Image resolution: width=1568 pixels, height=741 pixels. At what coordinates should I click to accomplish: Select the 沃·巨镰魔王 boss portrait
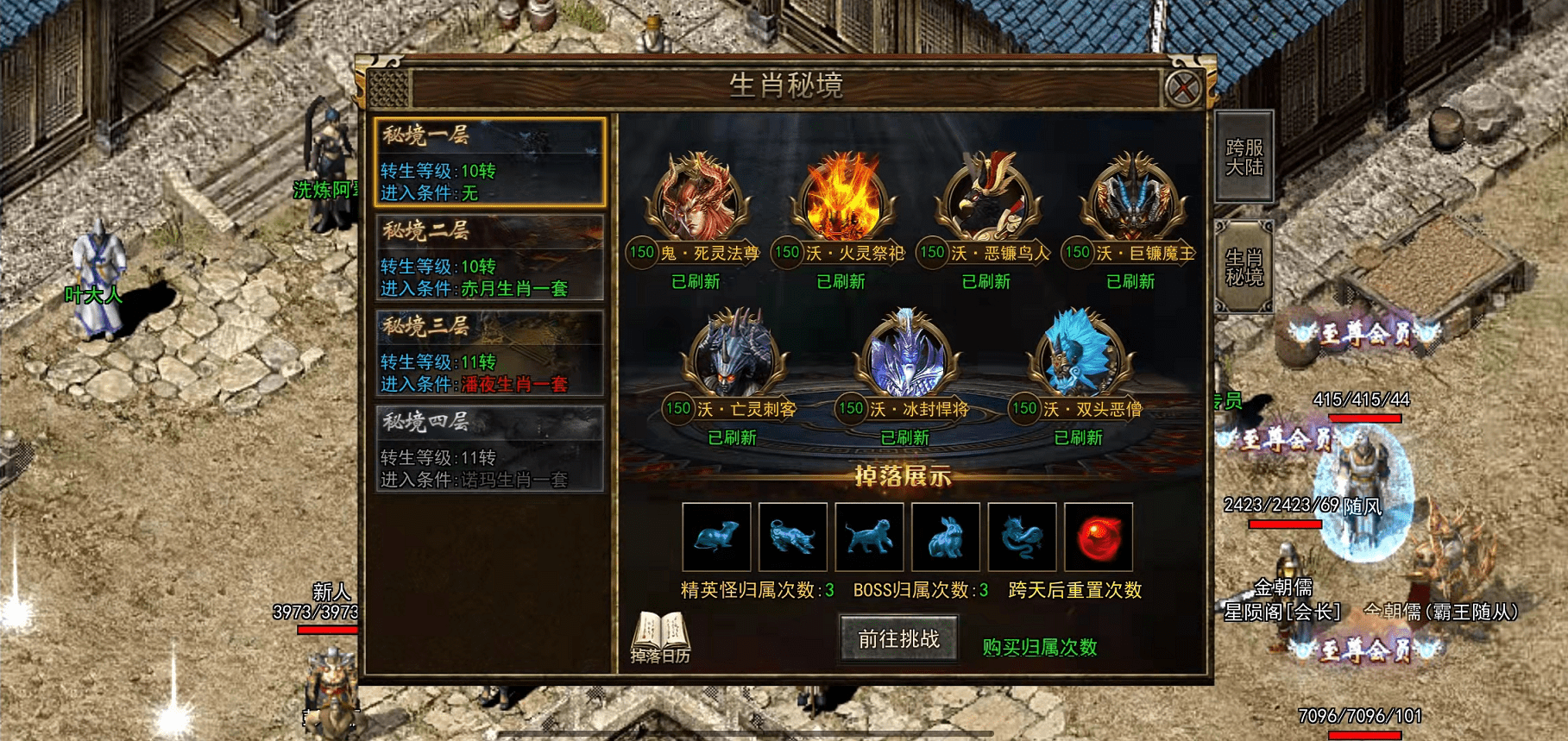click(1131, 198)
